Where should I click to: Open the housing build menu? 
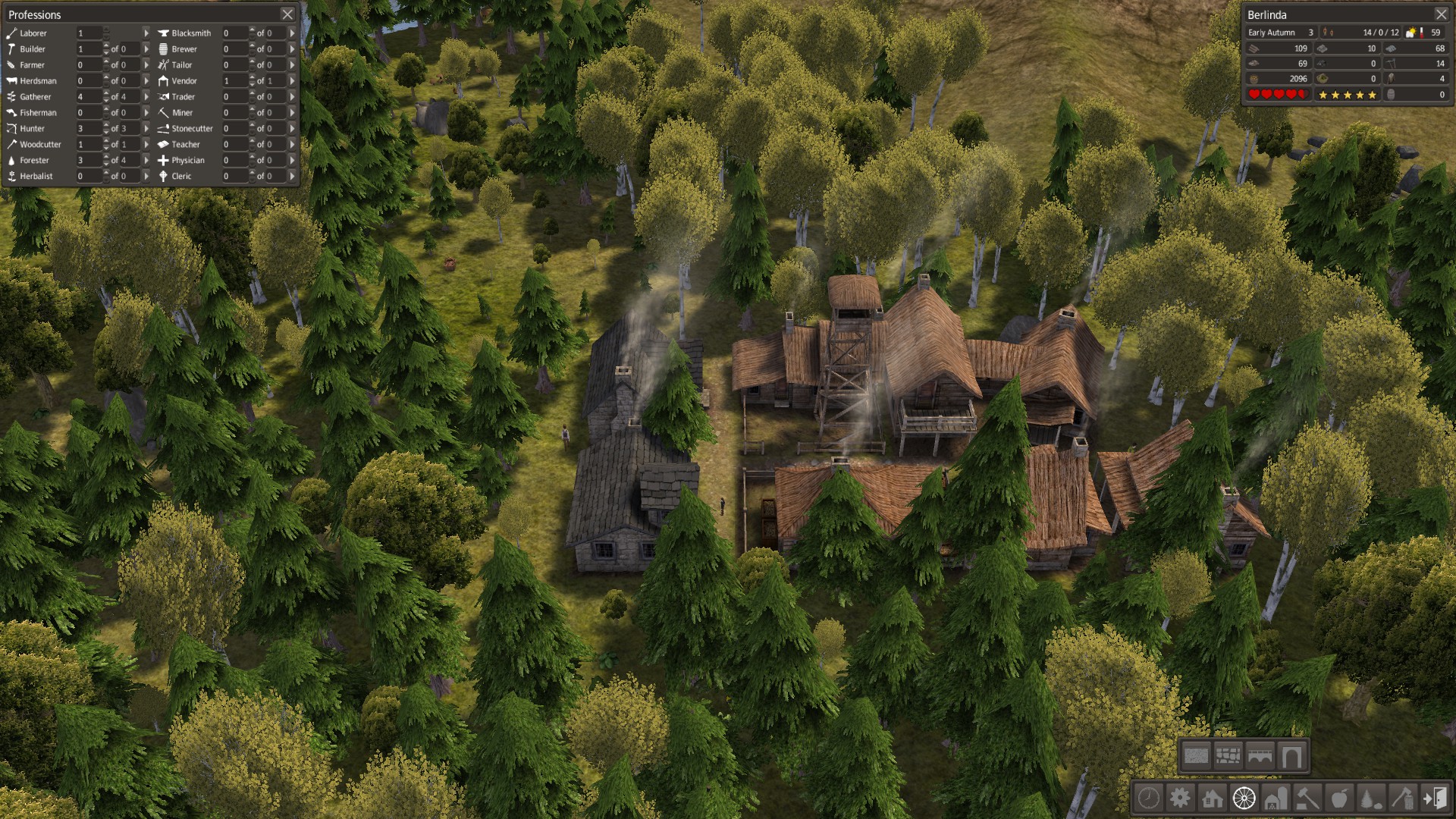(x=1212, y=798)
